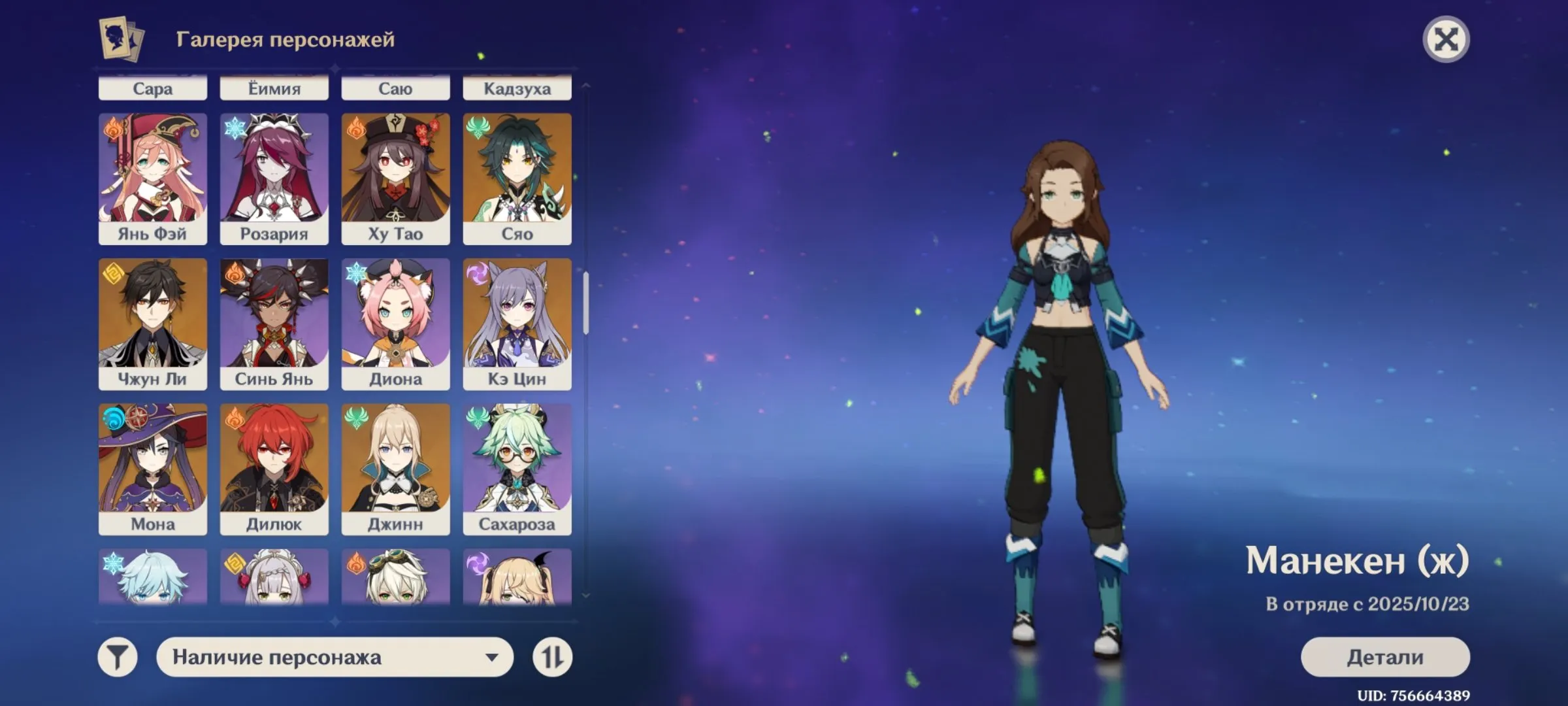
Task: Choose the Розария character card
Action: 274,178
